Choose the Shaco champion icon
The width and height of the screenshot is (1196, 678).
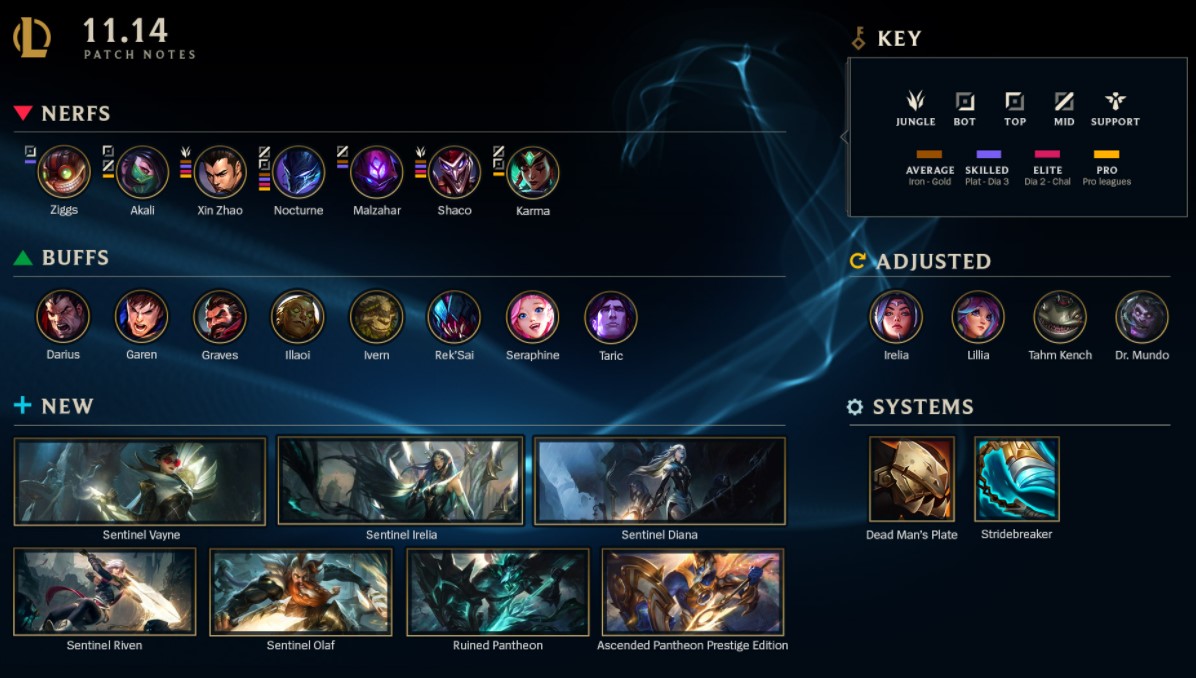tap(454, 172)
